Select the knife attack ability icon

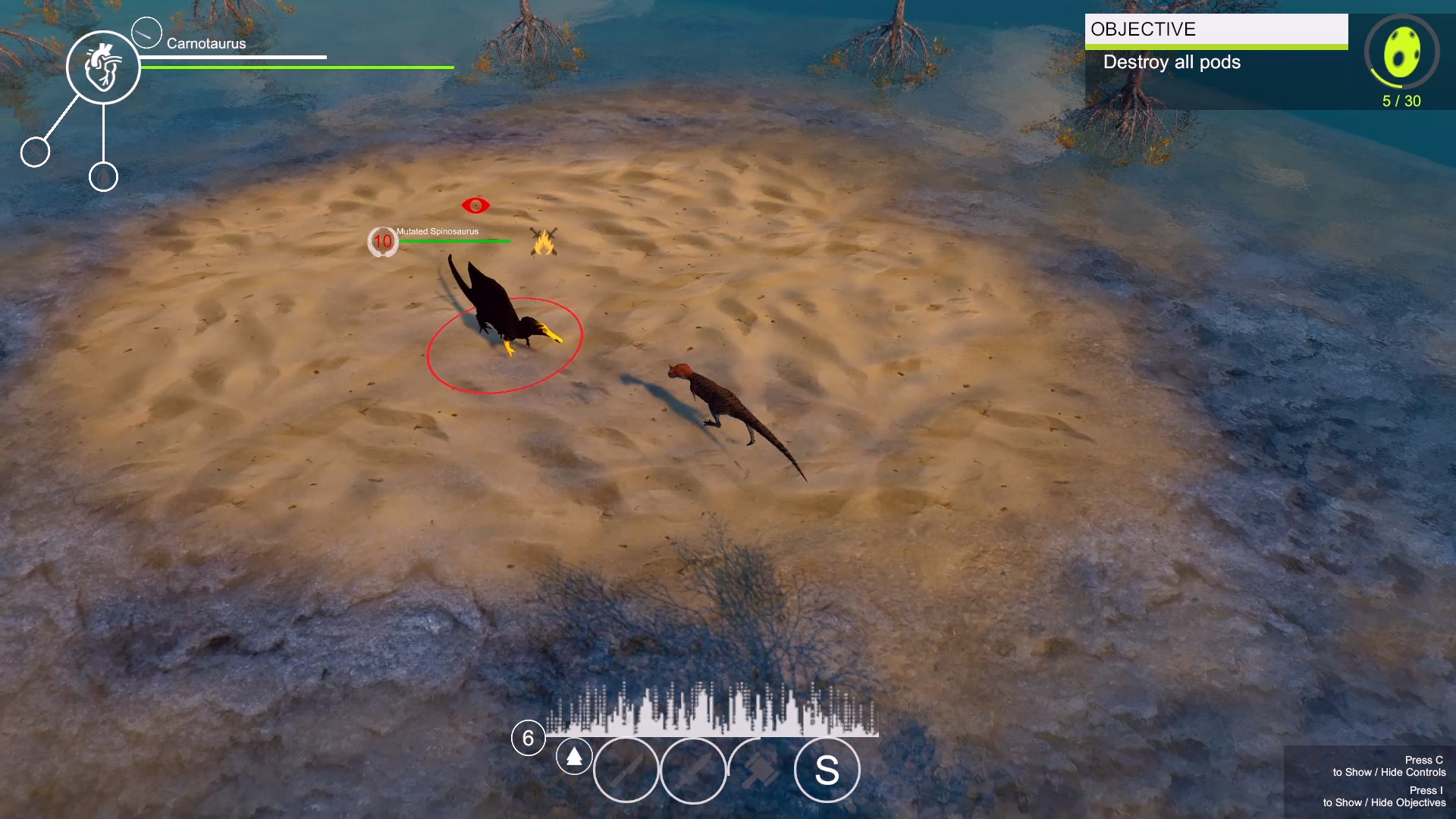tap(626, 770)
